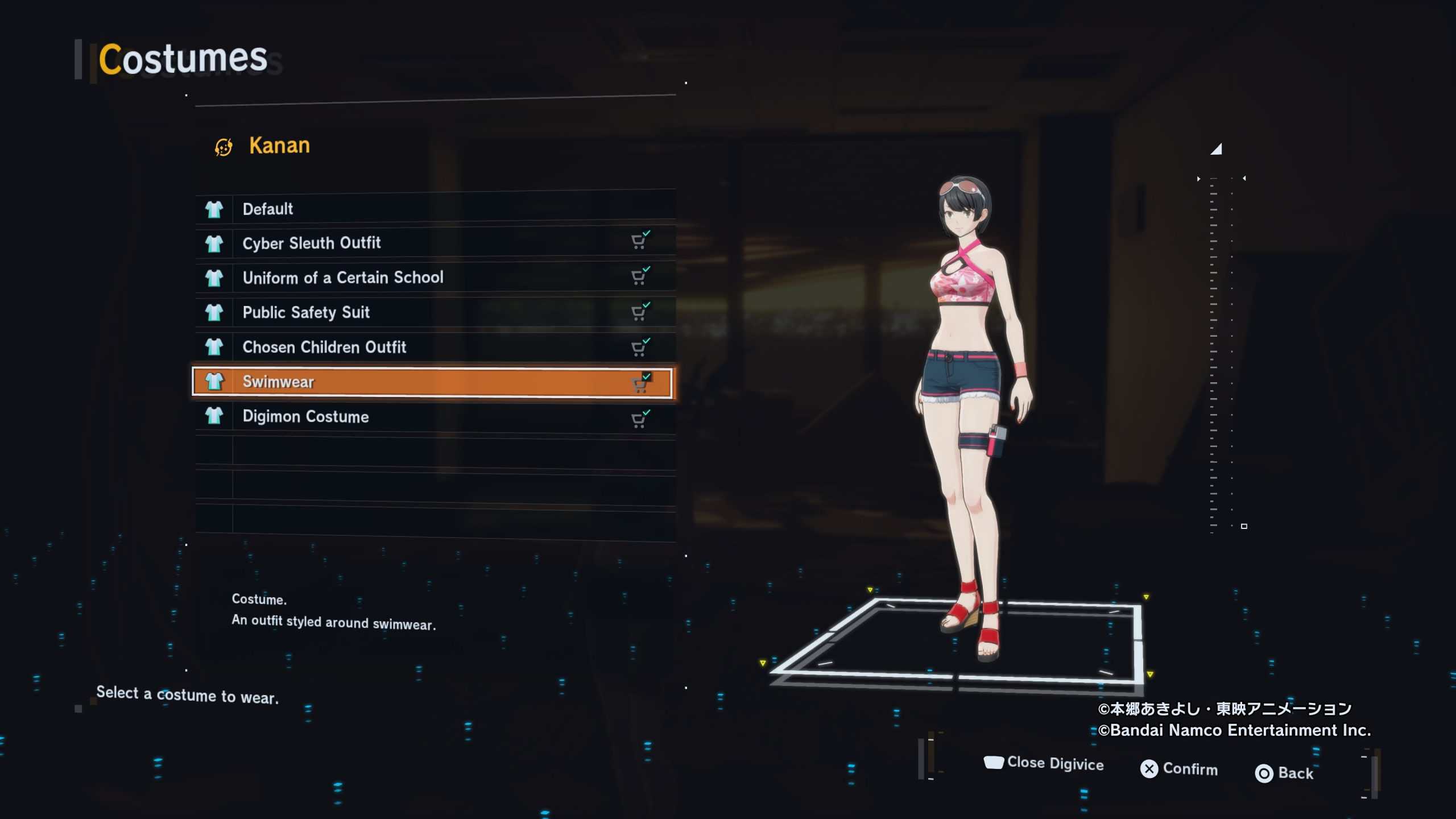Choose the Cyber Sleuth Outfit

click(435, 243)
